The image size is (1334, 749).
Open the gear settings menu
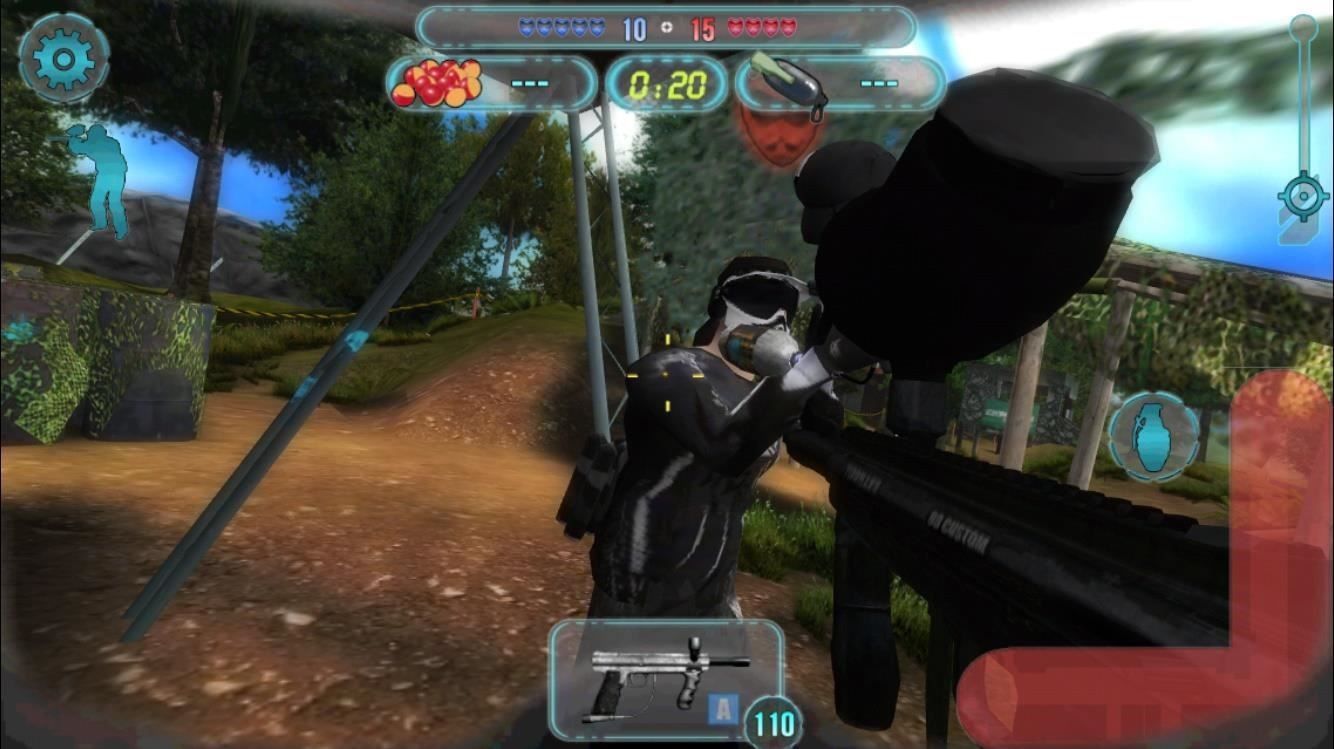62,60
